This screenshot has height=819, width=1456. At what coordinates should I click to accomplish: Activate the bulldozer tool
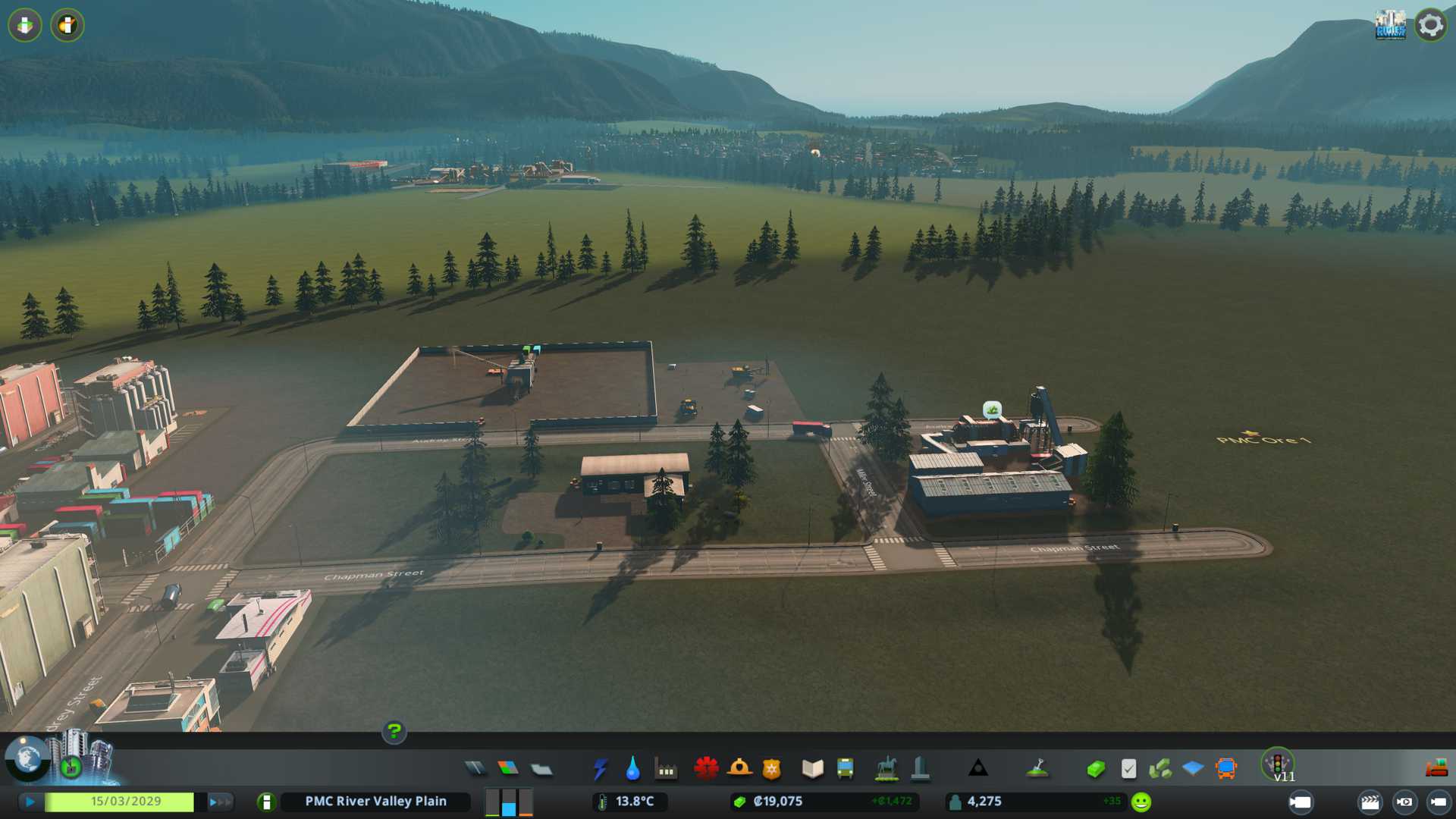1436,769
